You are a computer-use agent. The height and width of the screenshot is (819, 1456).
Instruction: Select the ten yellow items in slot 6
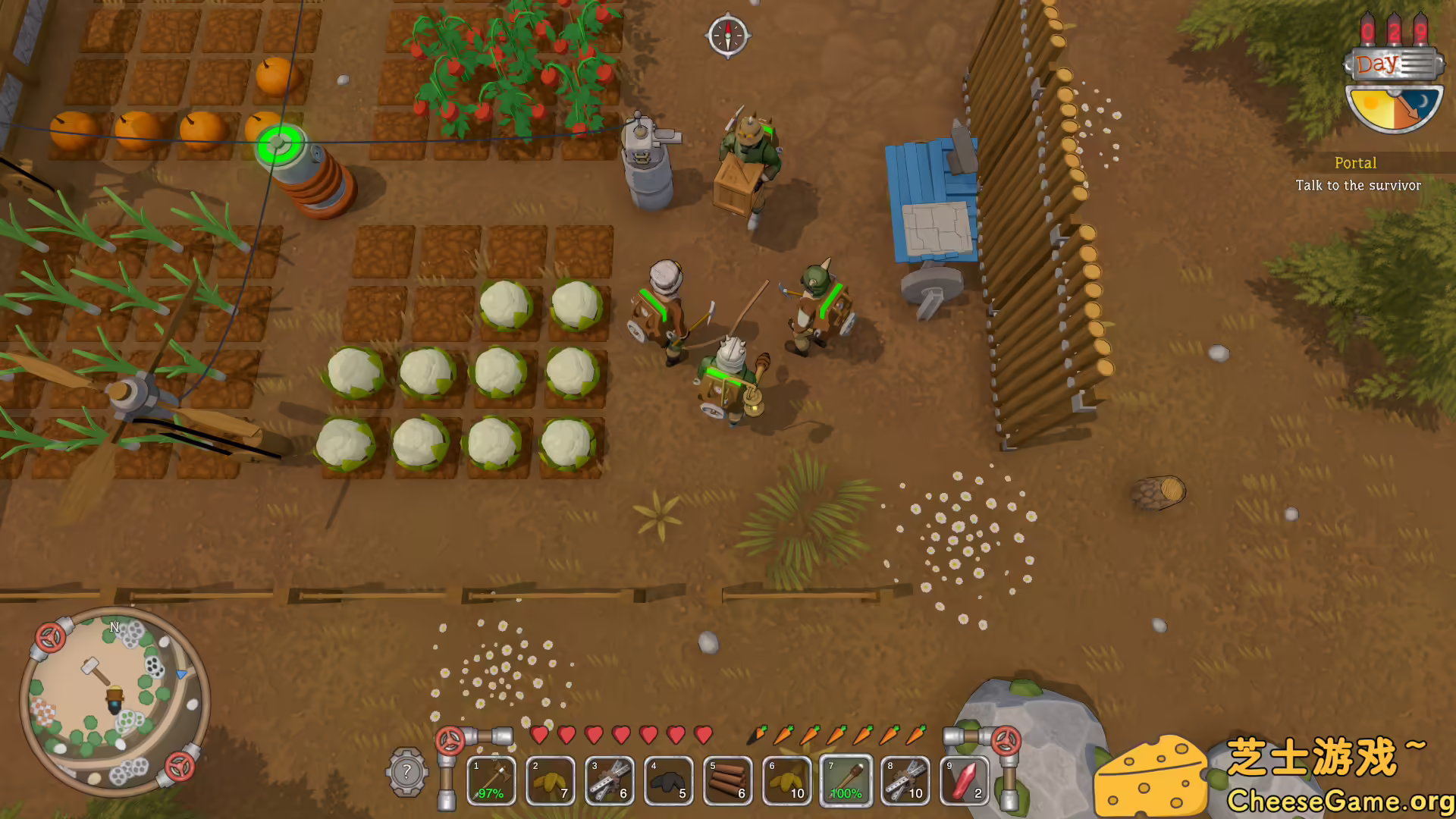(787, 780)
